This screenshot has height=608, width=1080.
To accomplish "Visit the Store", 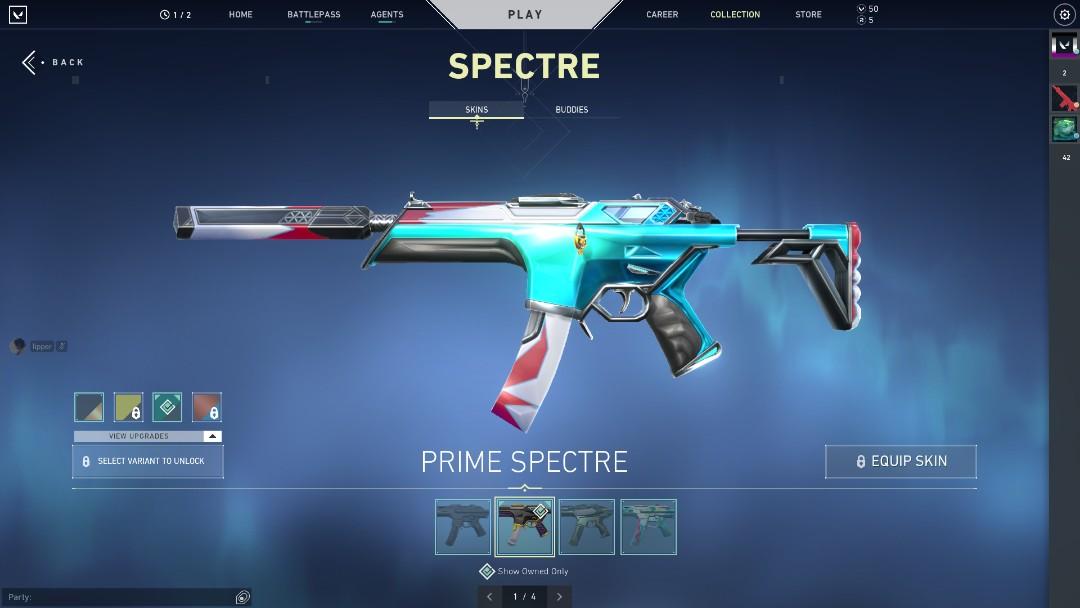I will pos(808,15).
